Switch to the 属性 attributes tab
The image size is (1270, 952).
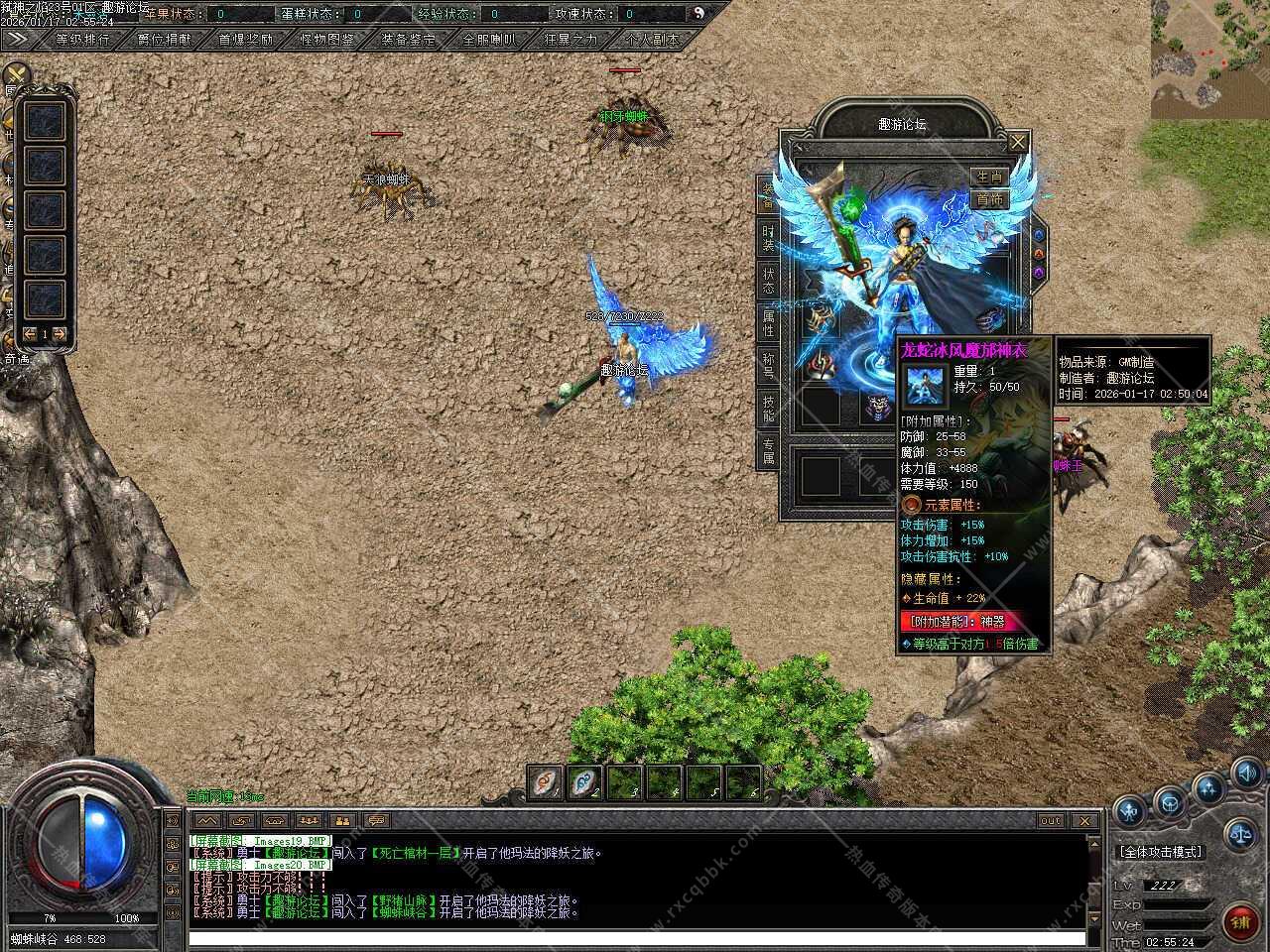[x=768, y=323]
